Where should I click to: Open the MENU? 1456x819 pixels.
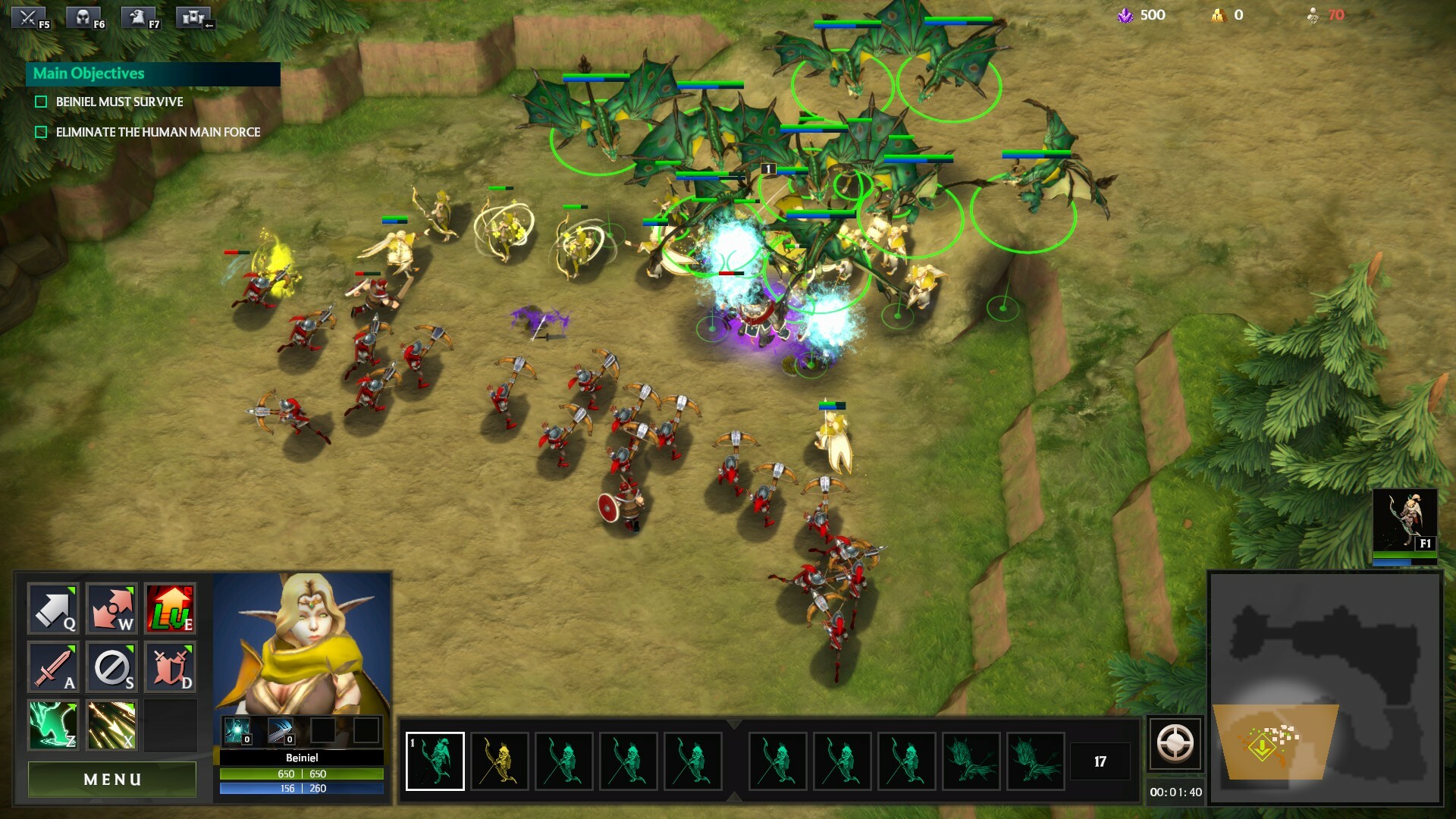(x=111, y=779)
